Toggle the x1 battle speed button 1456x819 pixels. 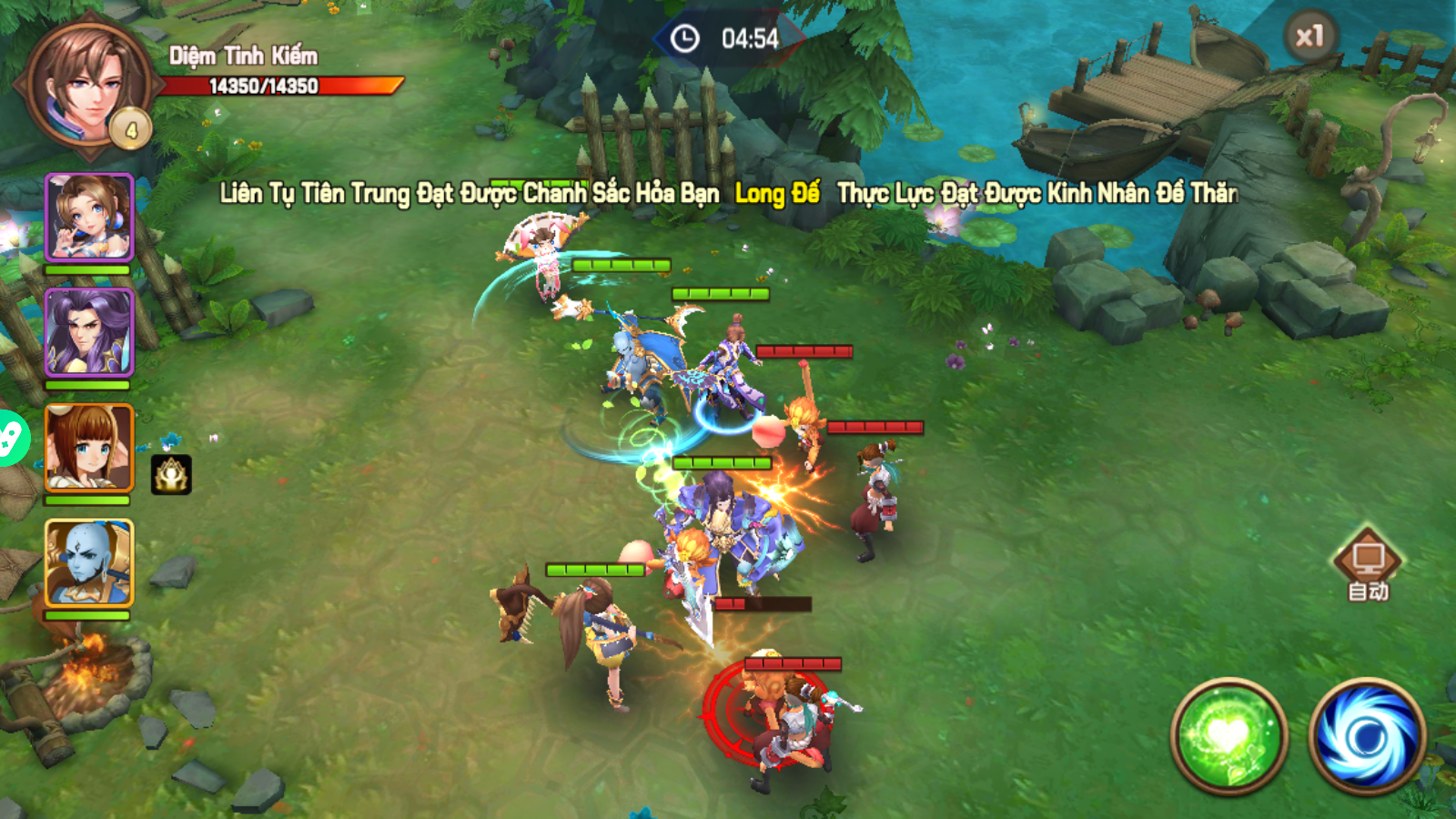click(1309, 37)
